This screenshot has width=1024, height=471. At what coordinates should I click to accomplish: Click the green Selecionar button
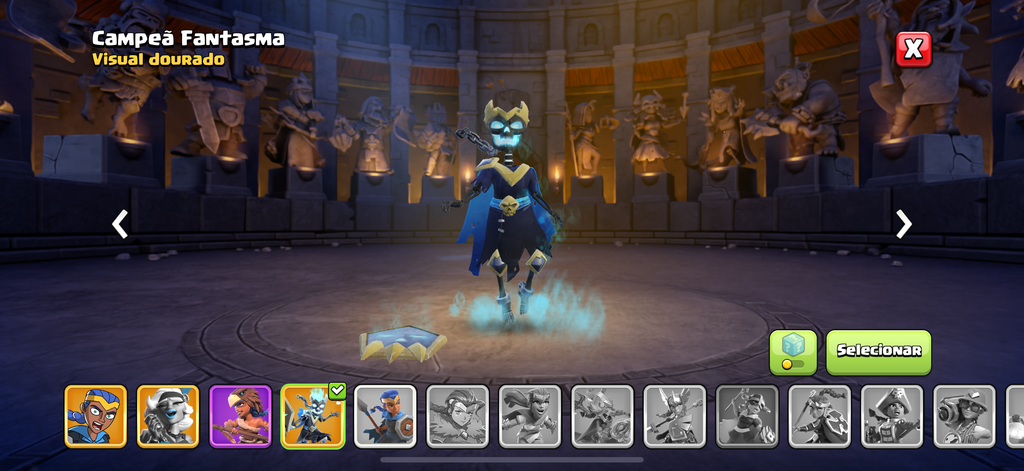(878, 352)
